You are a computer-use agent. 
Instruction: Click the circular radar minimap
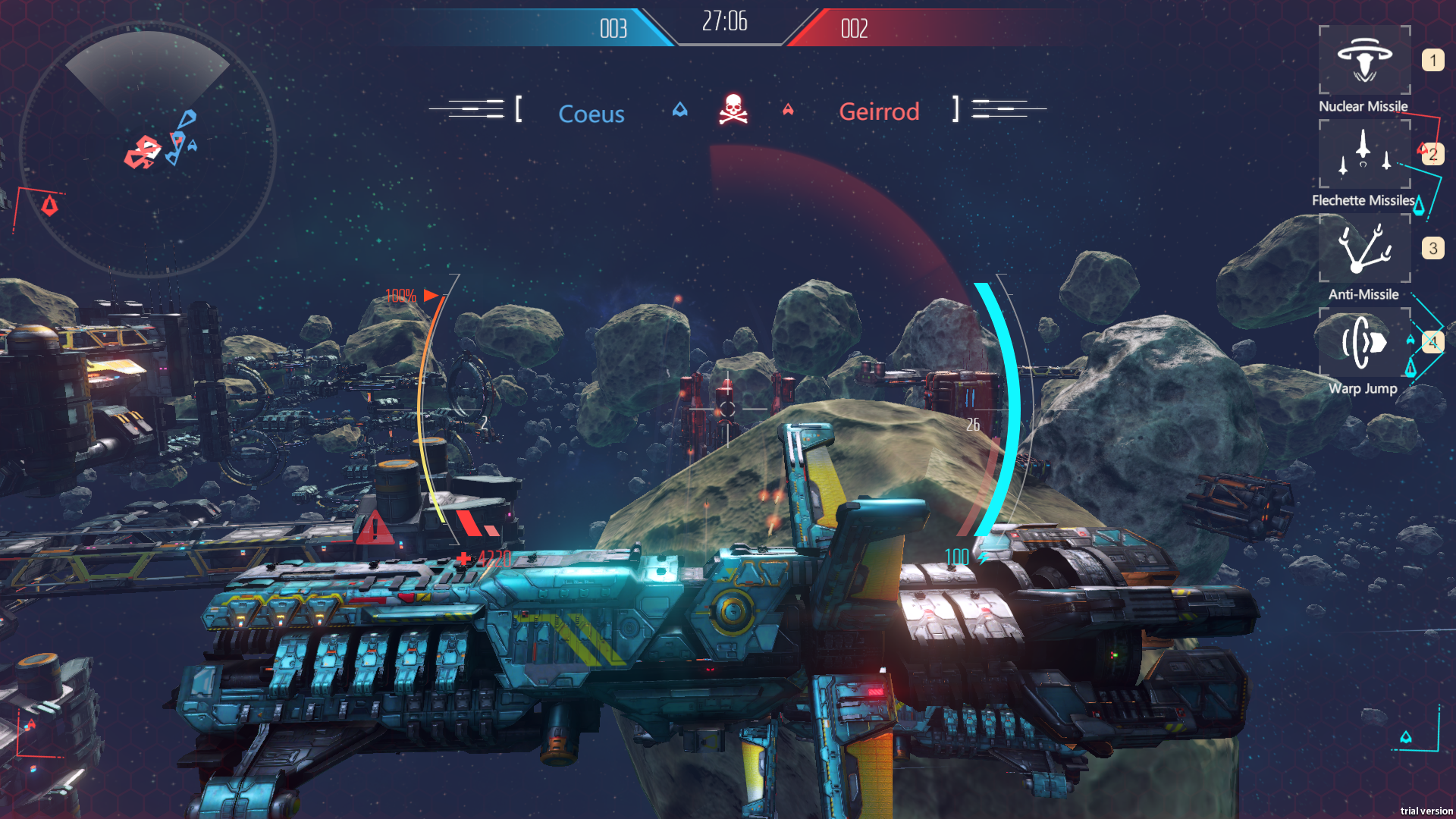148,149
